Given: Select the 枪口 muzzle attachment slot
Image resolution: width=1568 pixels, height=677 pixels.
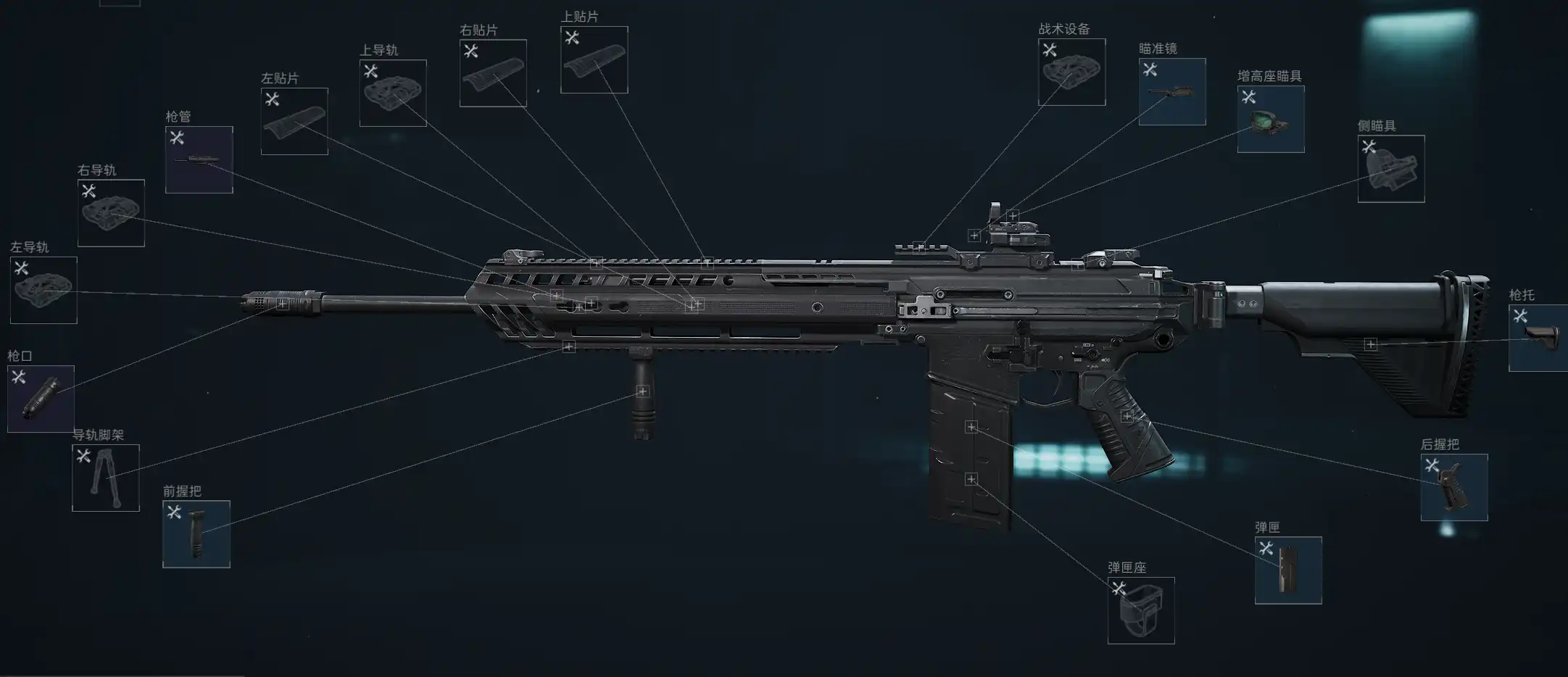Looking at the screenshot, I should coord(41,399).
